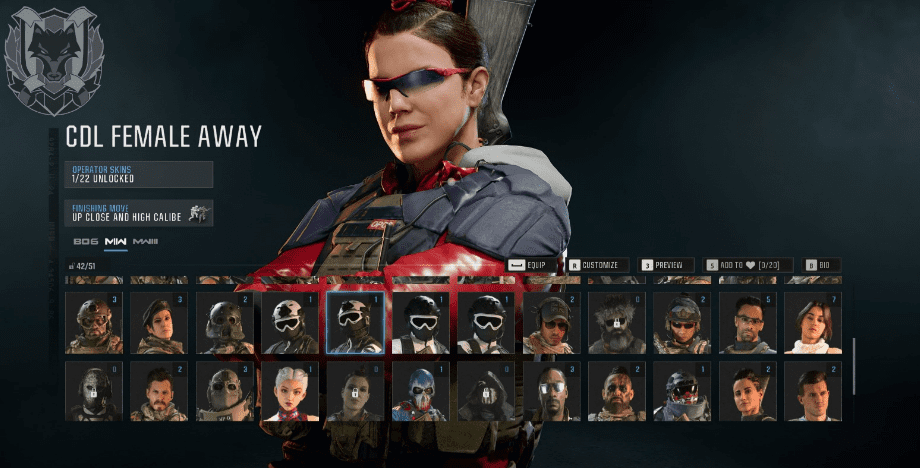Select the locked bearded operator with fur hat
Viewport: 920px width, 468px height.
(617, 323)
